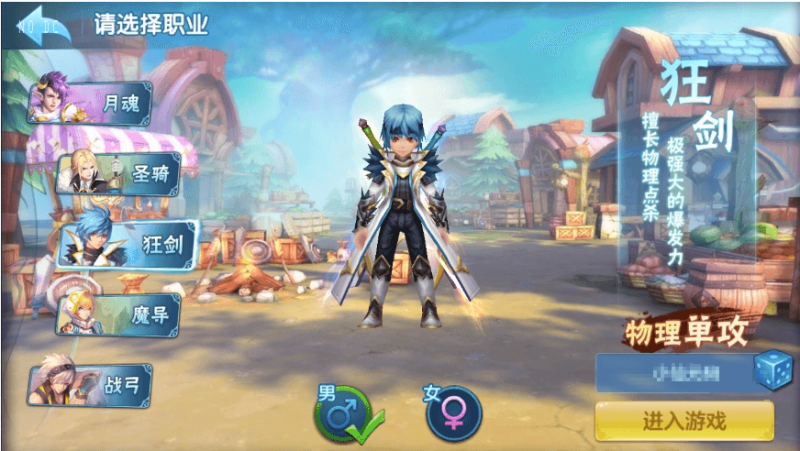This screenshot has width=800, height=451.
Task: Enter the game with 进入游戏 button
Action: 684,421
